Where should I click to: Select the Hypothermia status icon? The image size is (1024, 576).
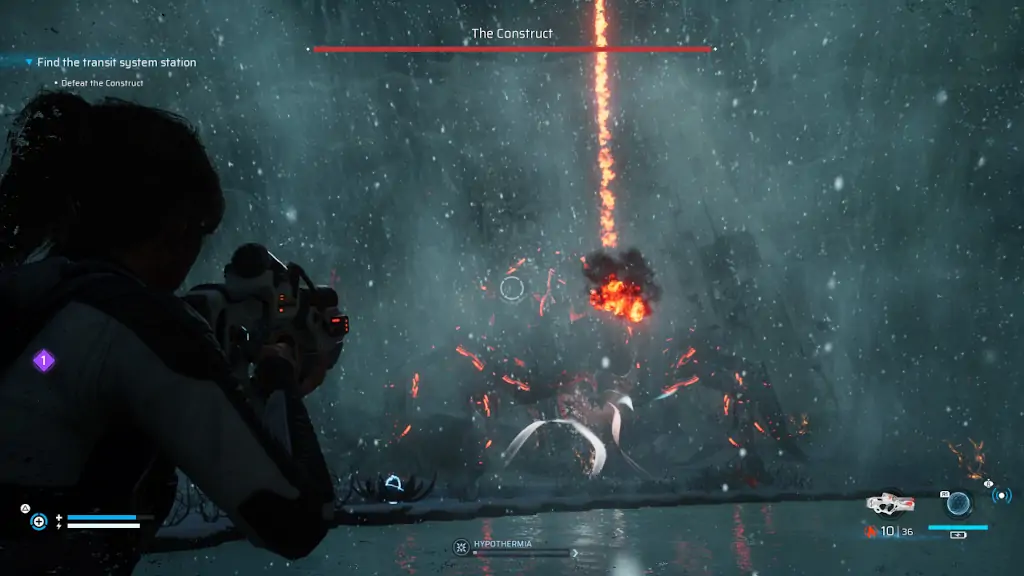(x=461, y=547)
